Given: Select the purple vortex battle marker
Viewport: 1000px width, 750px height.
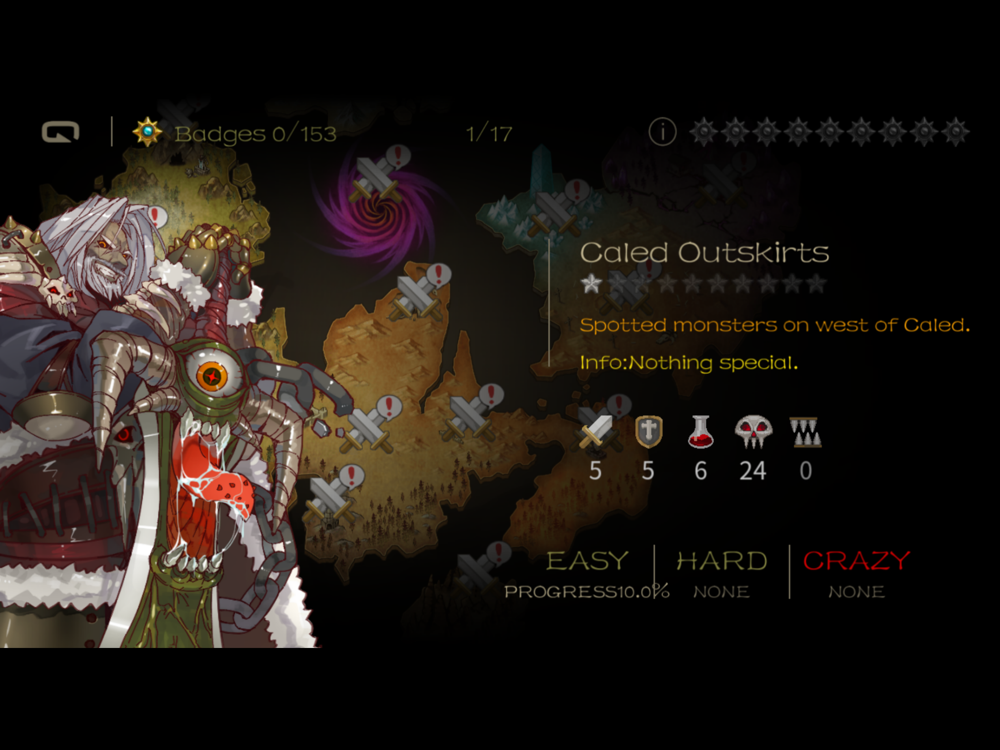Looking at the screenshot, I should point(379,178).
